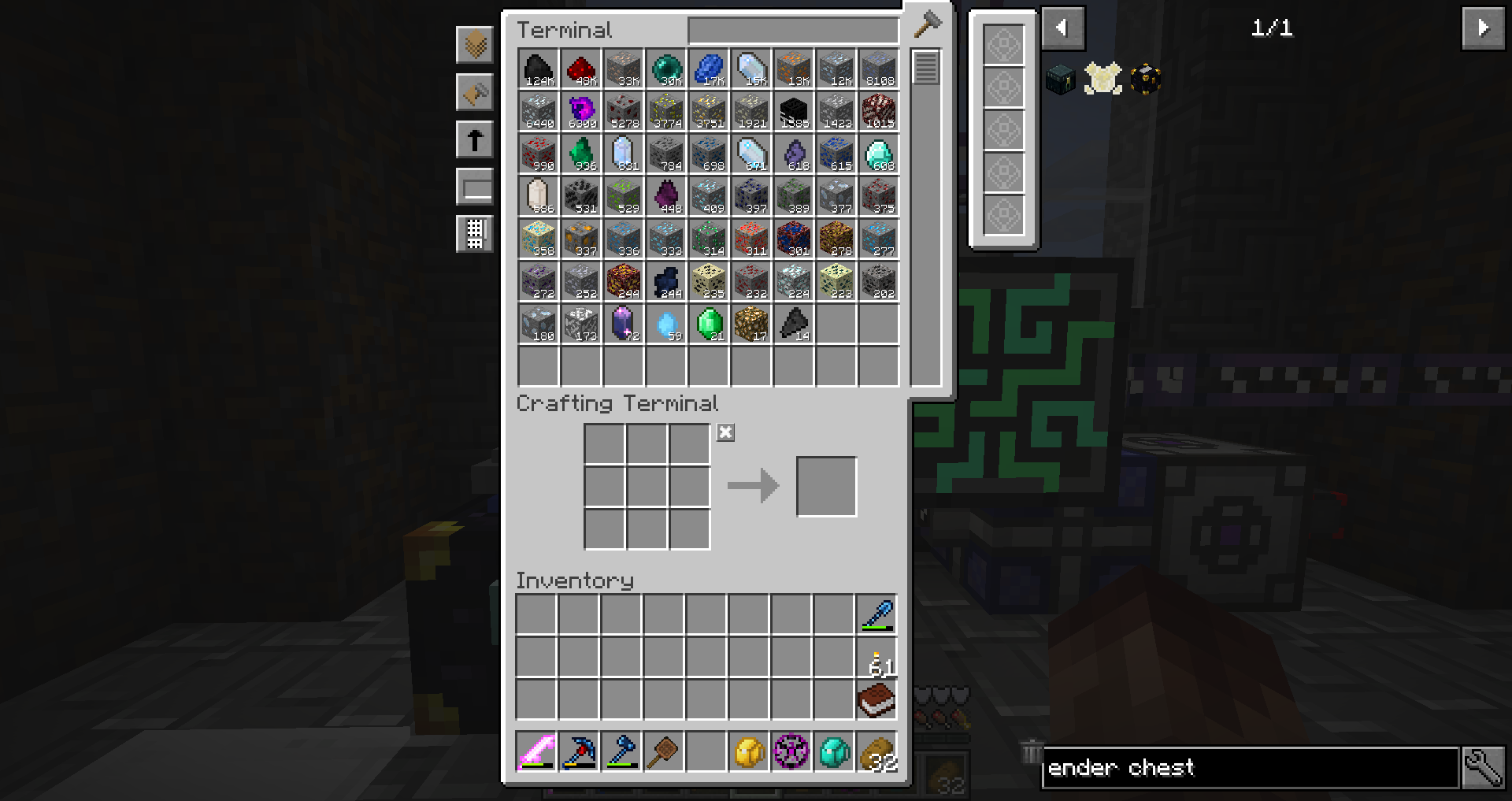This screenshot has height=801, width=1512.
Task: Choose the ender chest in the item list
Action: click(x=1061, y=80)
